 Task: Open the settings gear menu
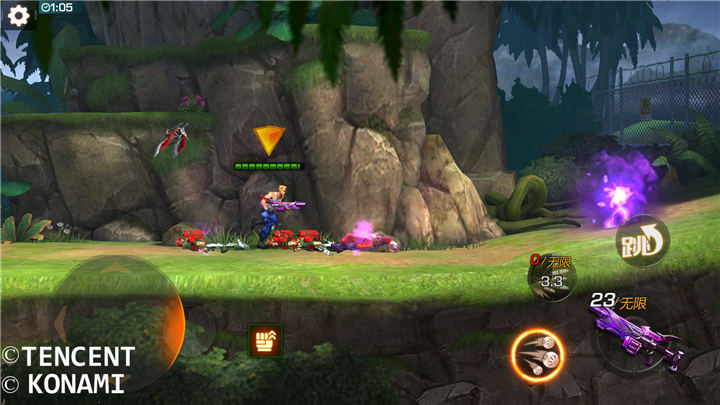click(x=18, y=16)
